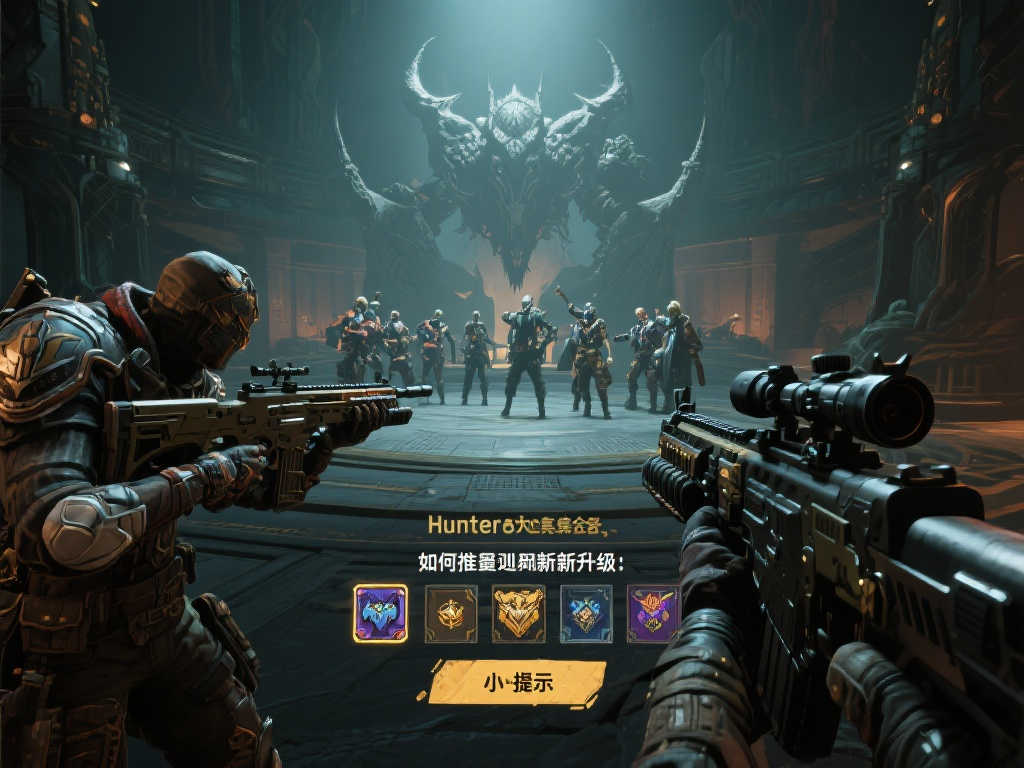Choose the purple icon with orange mask
The height and width of the screenshot is (768, 1024).
coord(653,613)
